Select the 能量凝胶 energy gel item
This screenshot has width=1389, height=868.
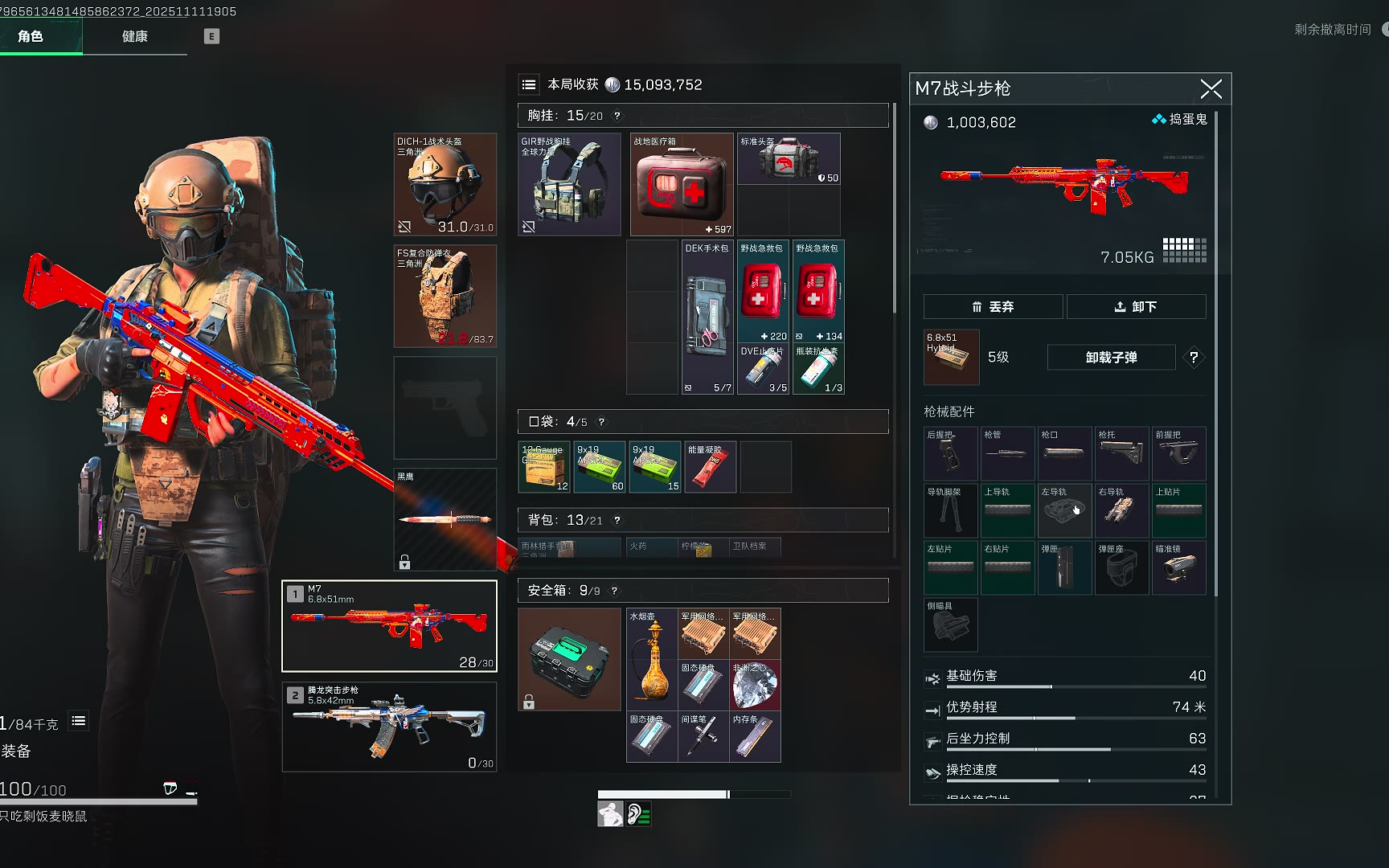coord(711,467)
